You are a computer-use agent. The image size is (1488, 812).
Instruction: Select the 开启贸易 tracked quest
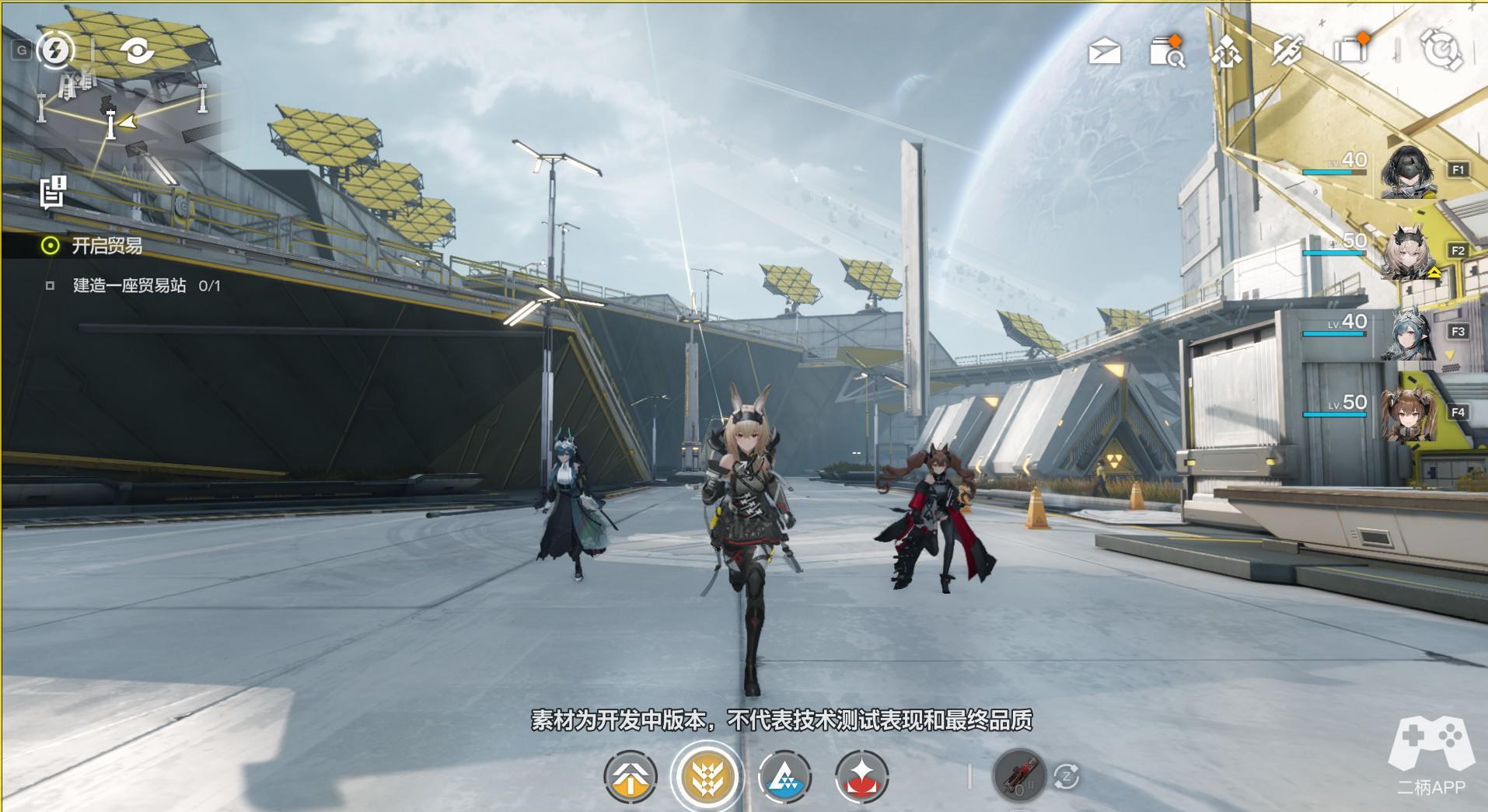coord(107,246)
